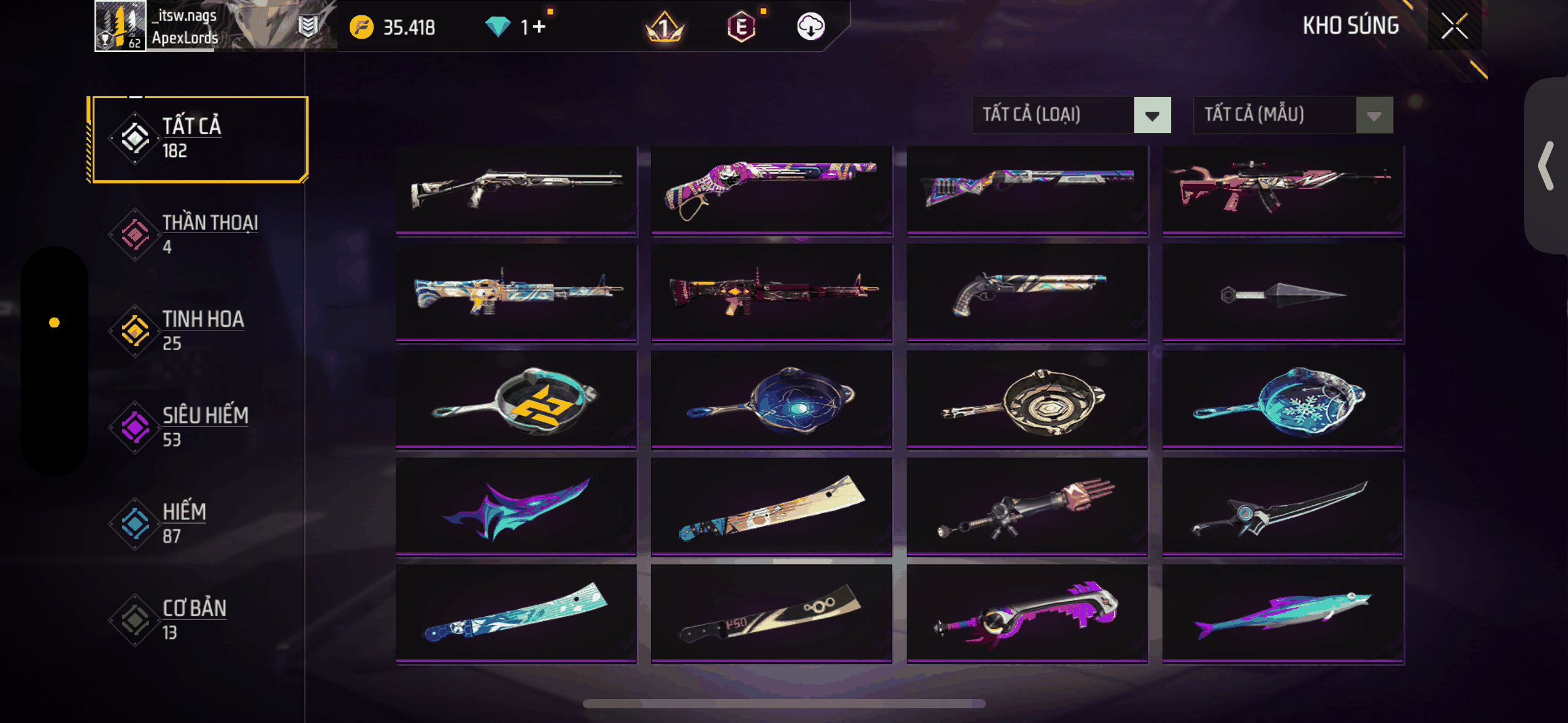Image resolution: width=1568 pixels, height=723 pixels.
Task: Open the Tinh Hoa rarity tab
Action: click(x=198, y=331)
